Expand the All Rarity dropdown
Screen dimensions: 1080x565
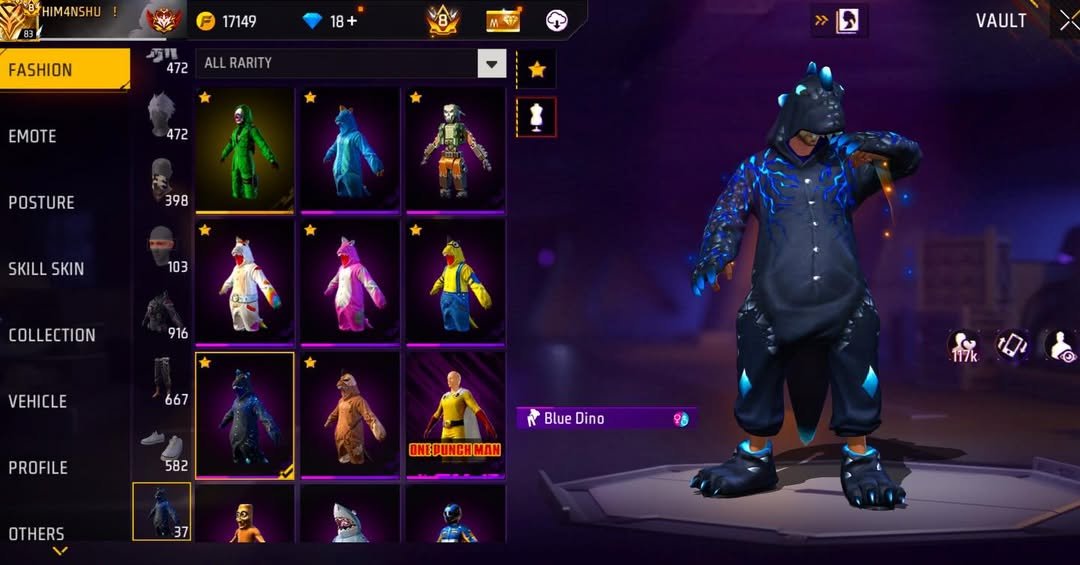click(x=491, y=64)
